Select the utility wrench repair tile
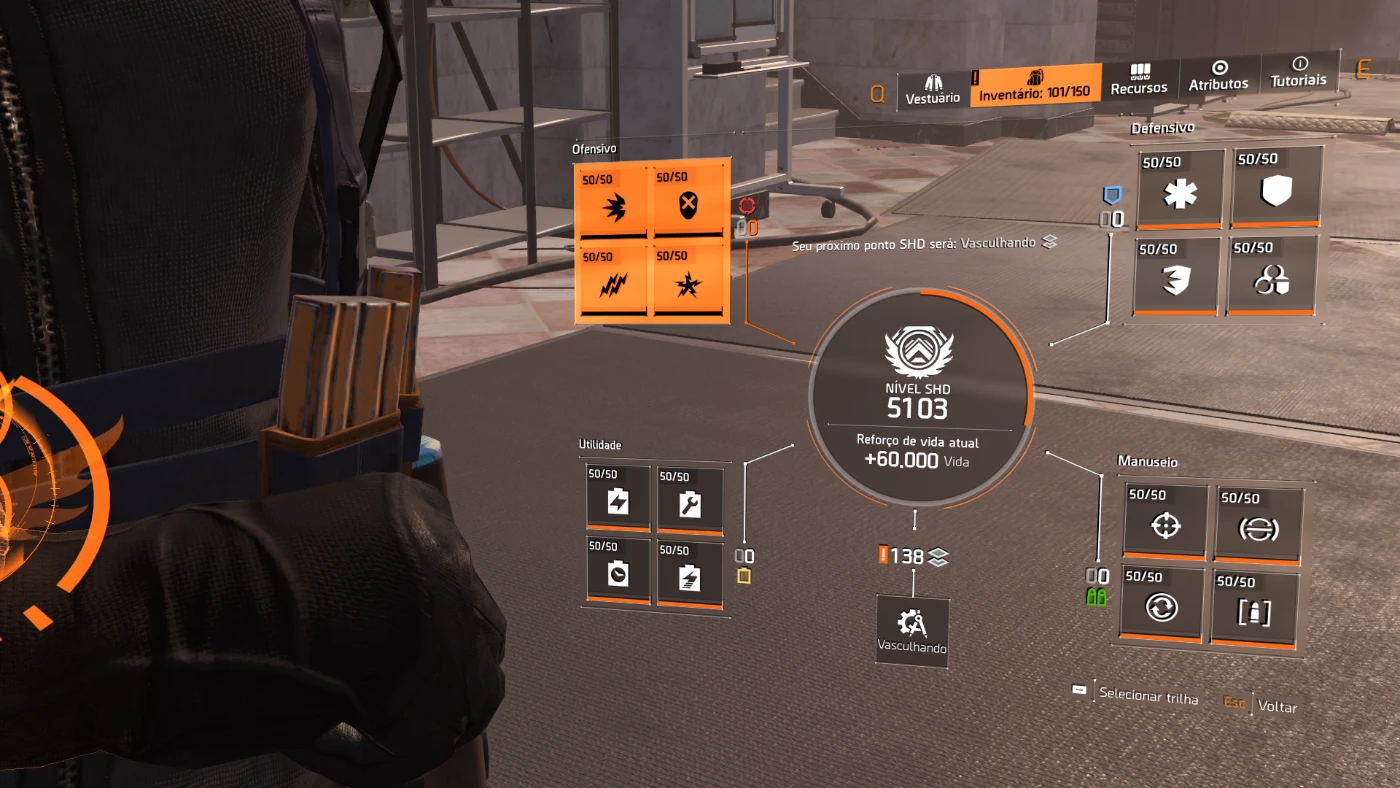The image size is (1400, 788). [690, 500]
